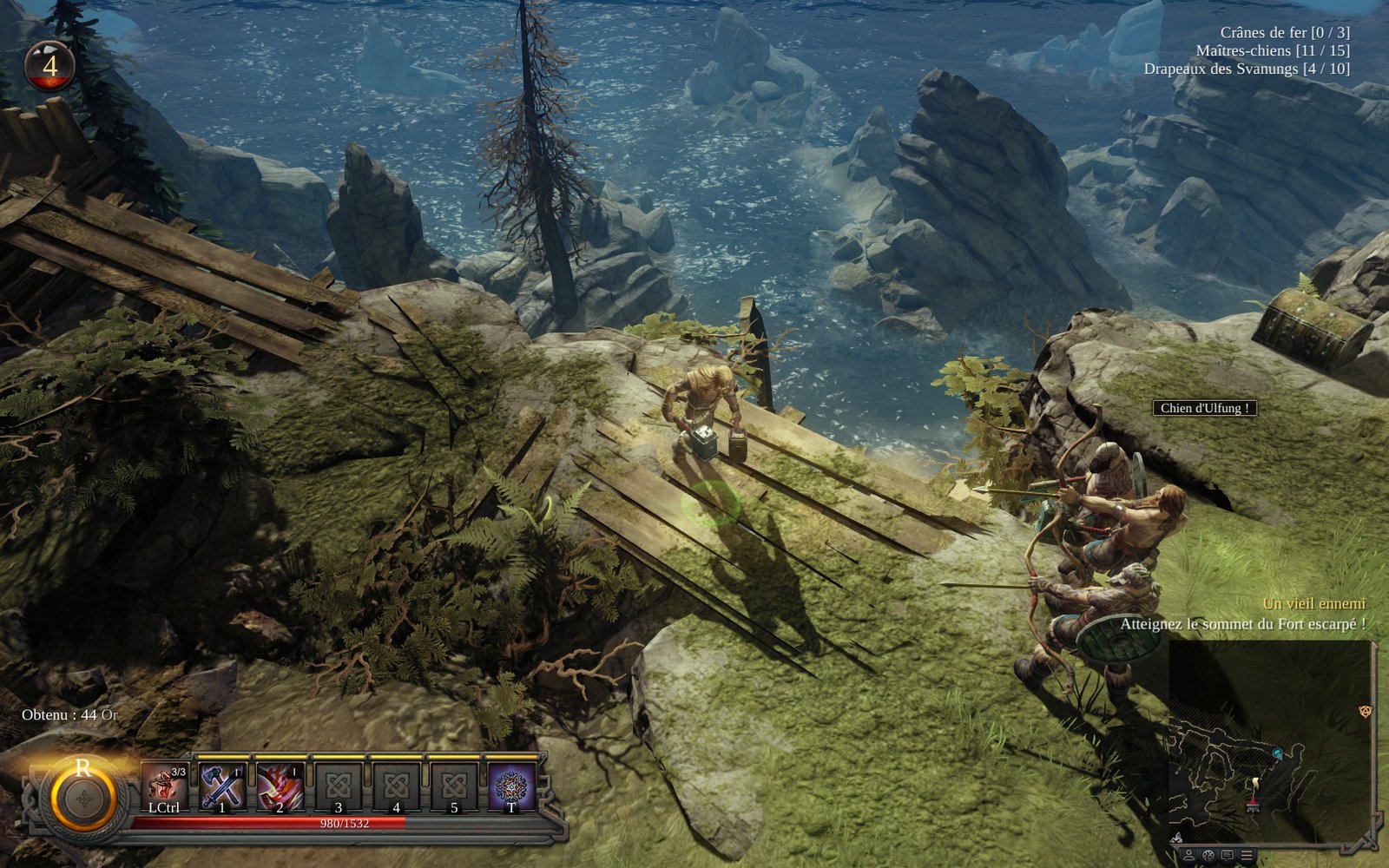This screenshot has height=868, width=1389.
Task: Open the hamburger main menu icon
Action: coord(1247,856)
